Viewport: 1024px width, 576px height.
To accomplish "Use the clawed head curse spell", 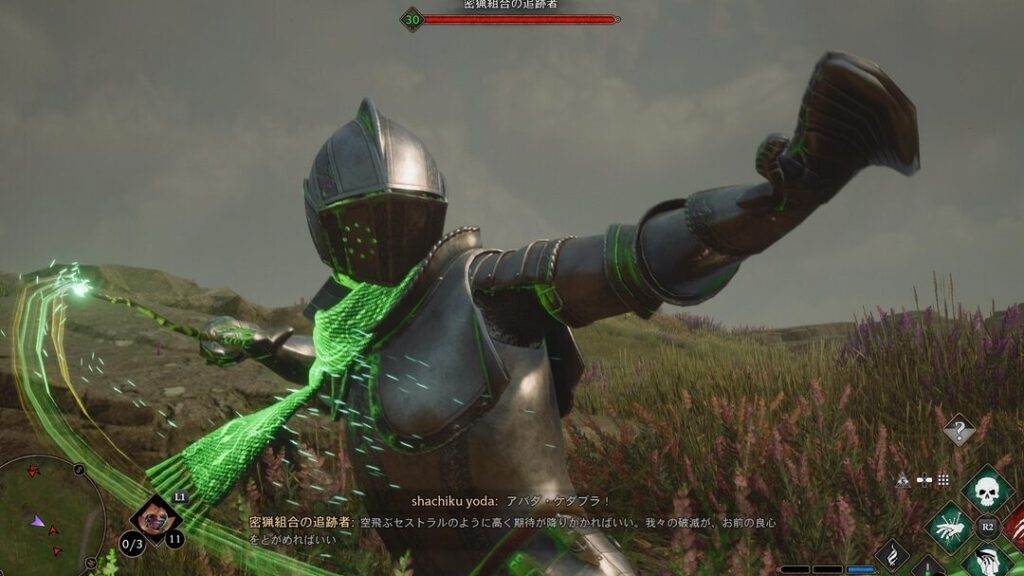I will [x=988, y=561].
